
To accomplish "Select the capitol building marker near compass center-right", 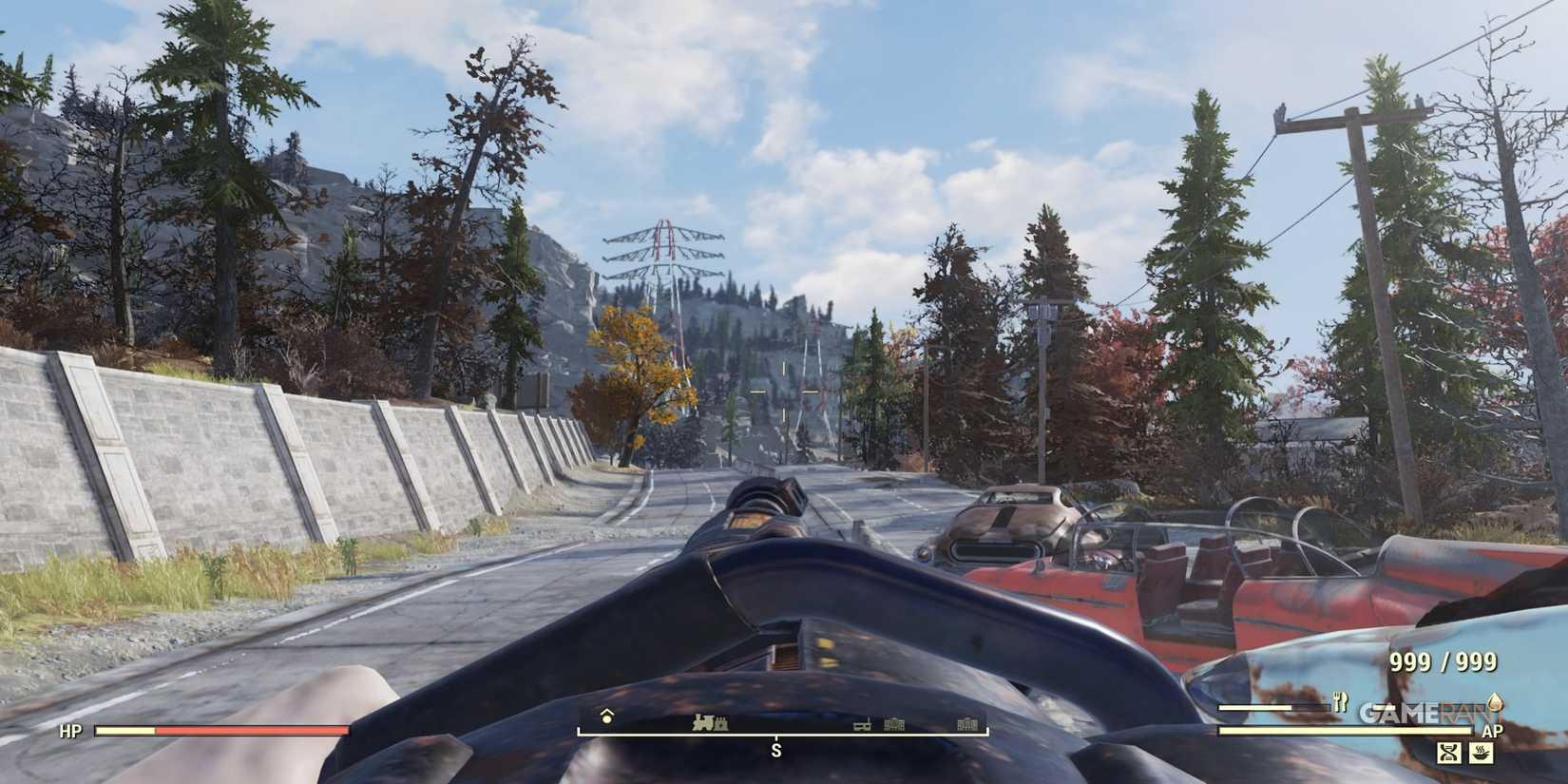I will pyautogui.click(x=893, y=724).
